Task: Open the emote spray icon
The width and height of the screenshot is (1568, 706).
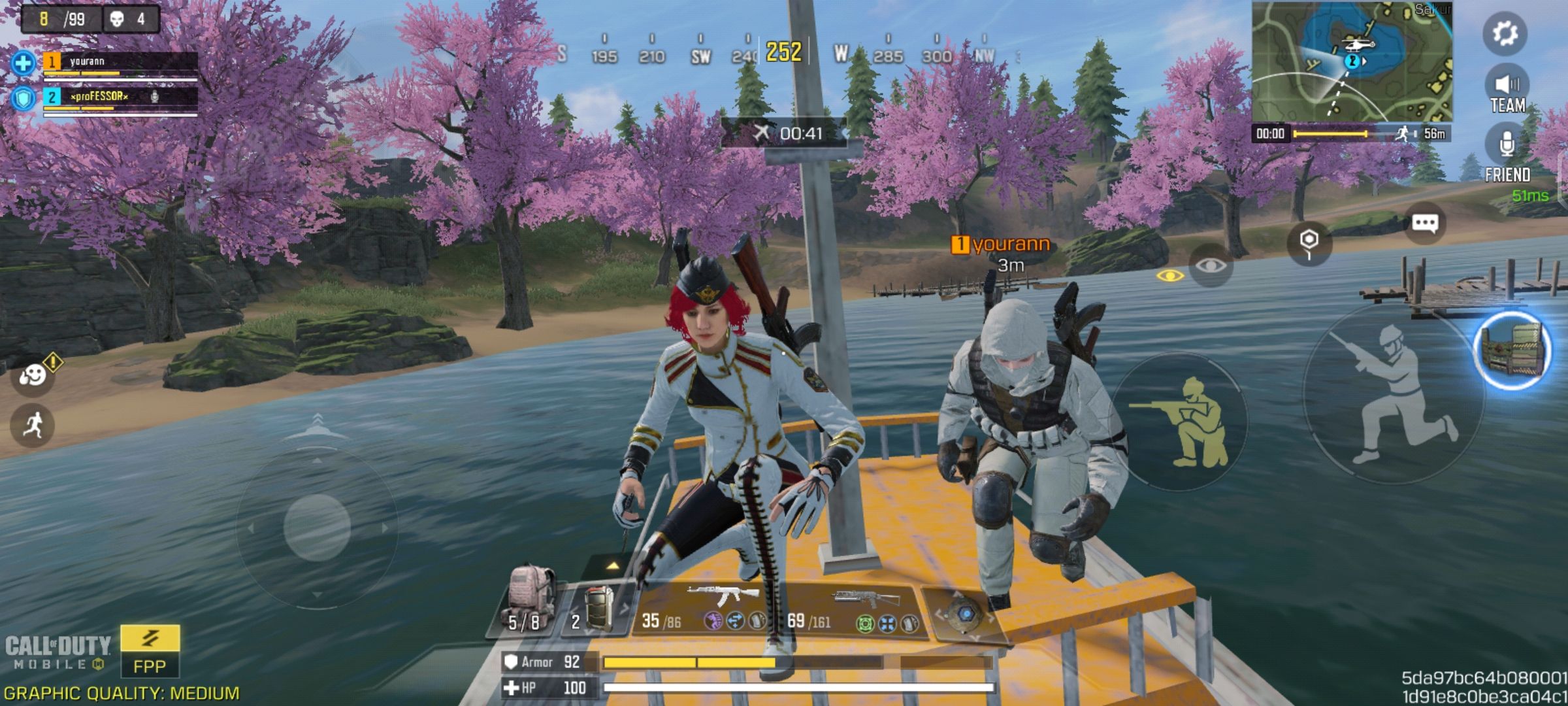Action: tap(33, 375)
